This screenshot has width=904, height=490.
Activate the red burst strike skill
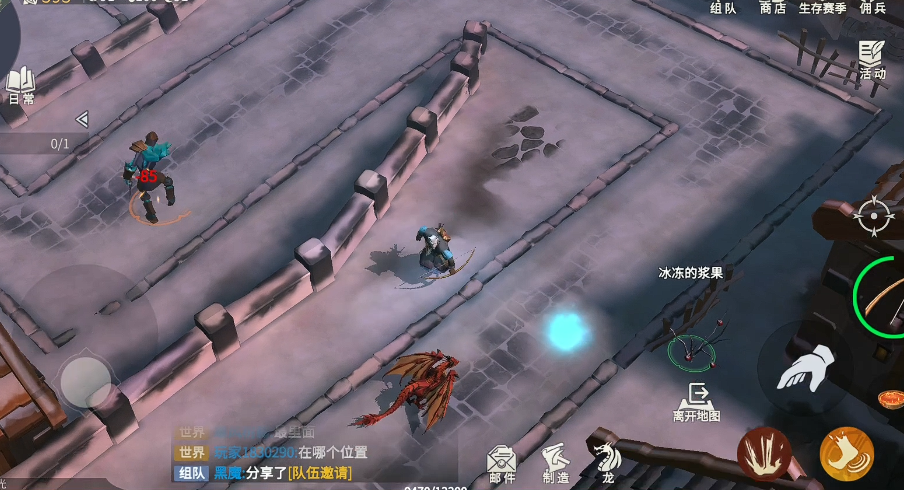tap(764, 454)
